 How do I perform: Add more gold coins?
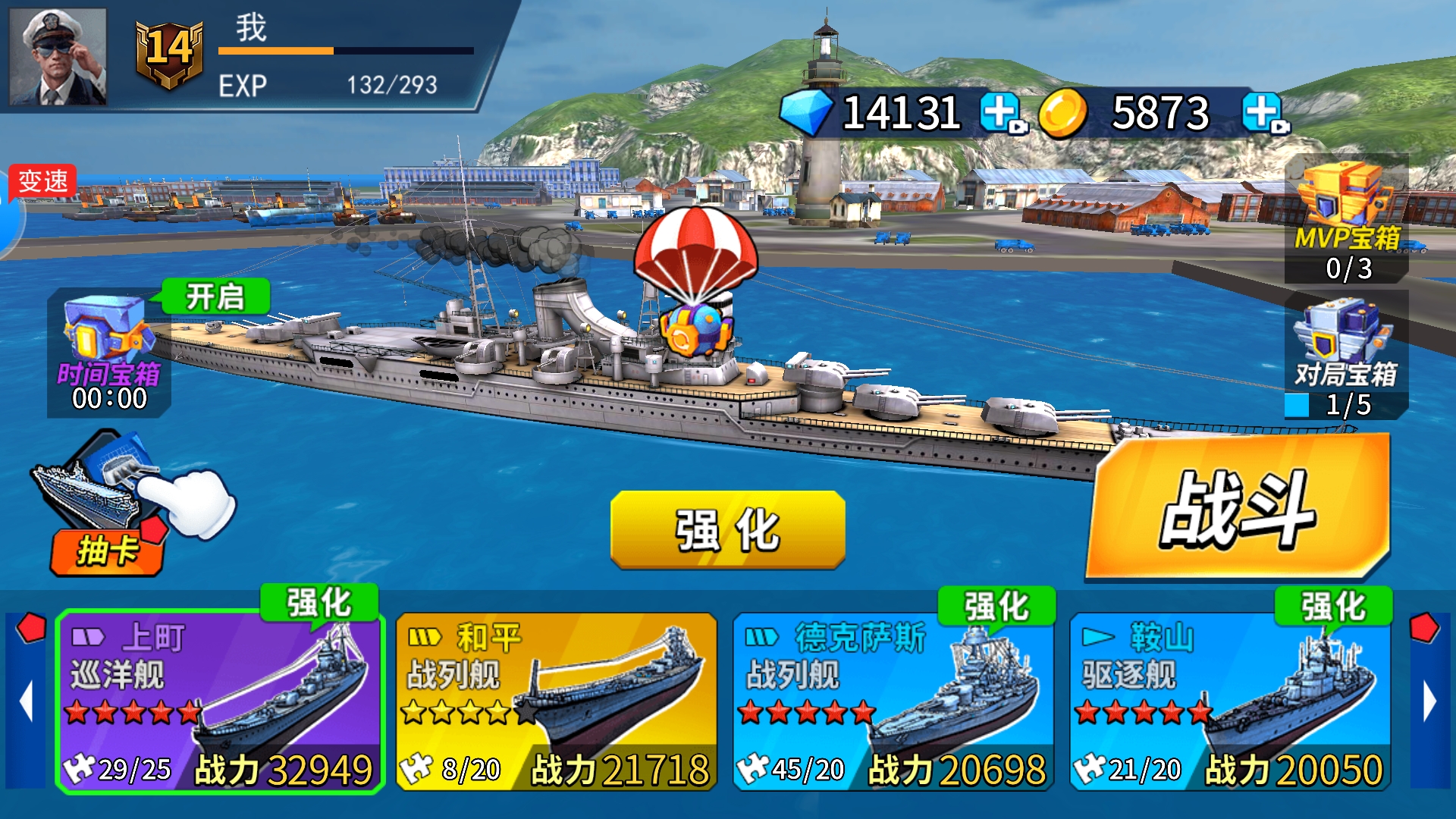coord(1263,114)
